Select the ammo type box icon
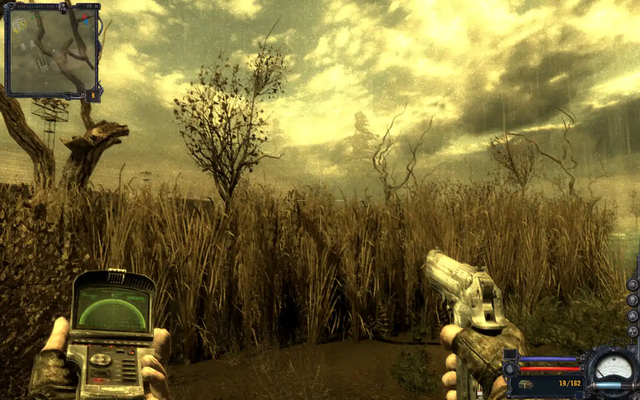The image size is (640, 400). coord(525,384)
